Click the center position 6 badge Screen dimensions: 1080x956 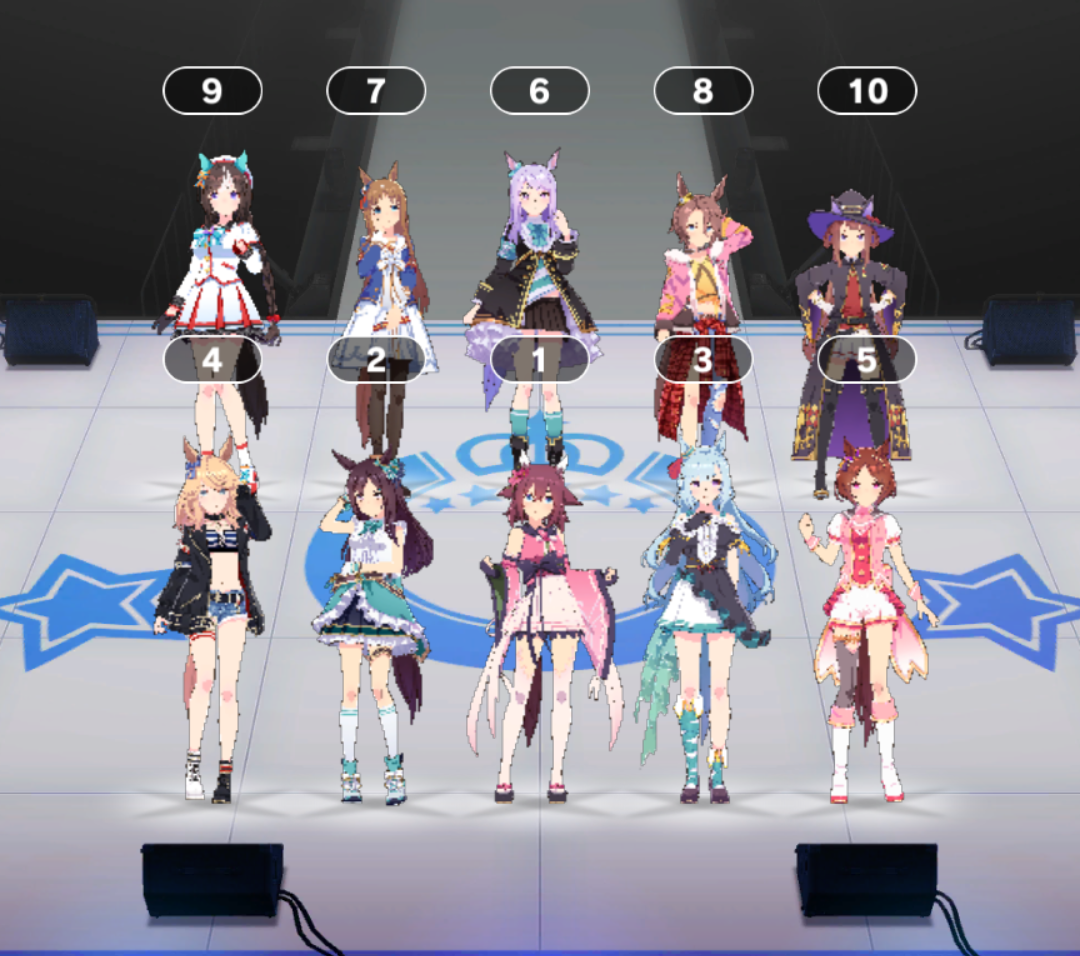point(539,91)
